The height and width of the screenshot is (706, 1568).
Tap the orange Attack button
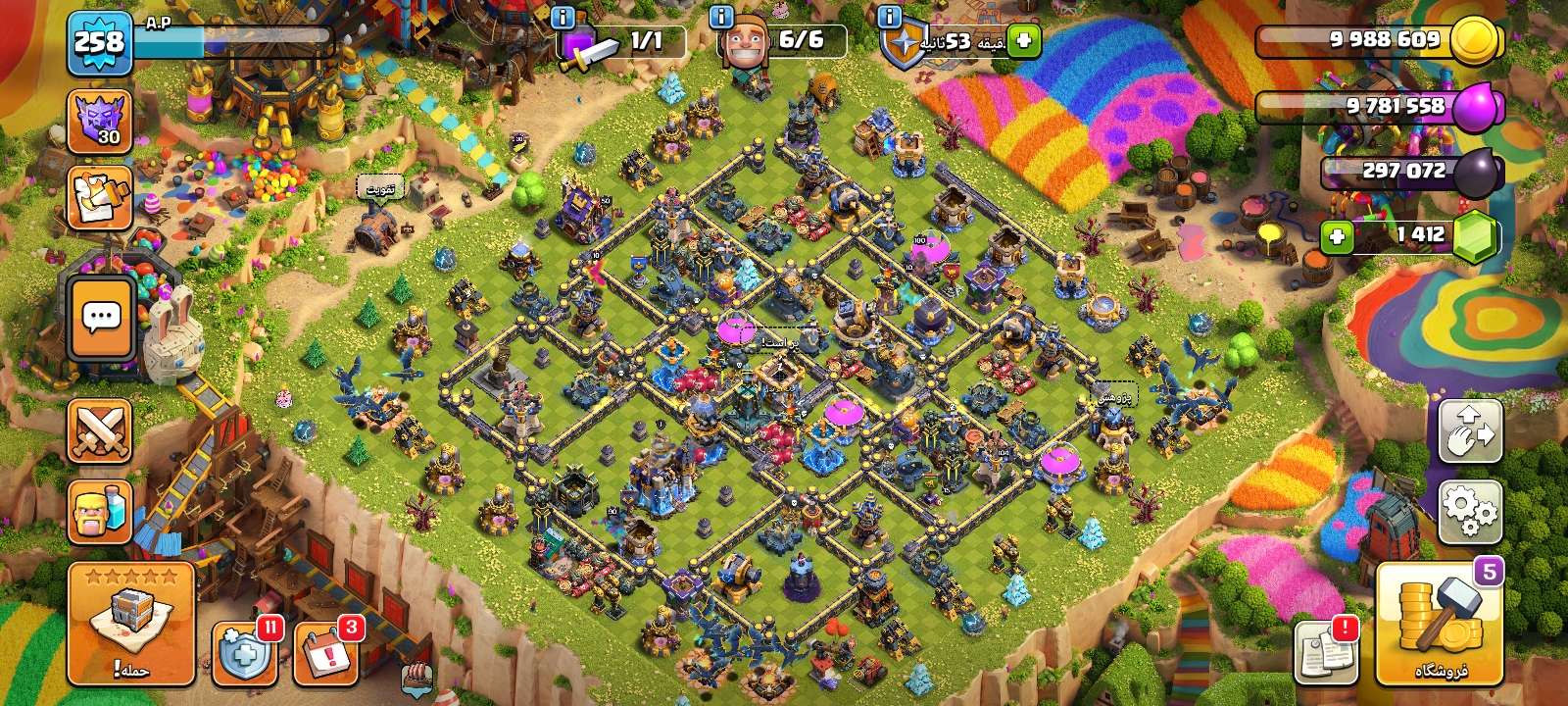pyautogui.click(x=130, y=625)
